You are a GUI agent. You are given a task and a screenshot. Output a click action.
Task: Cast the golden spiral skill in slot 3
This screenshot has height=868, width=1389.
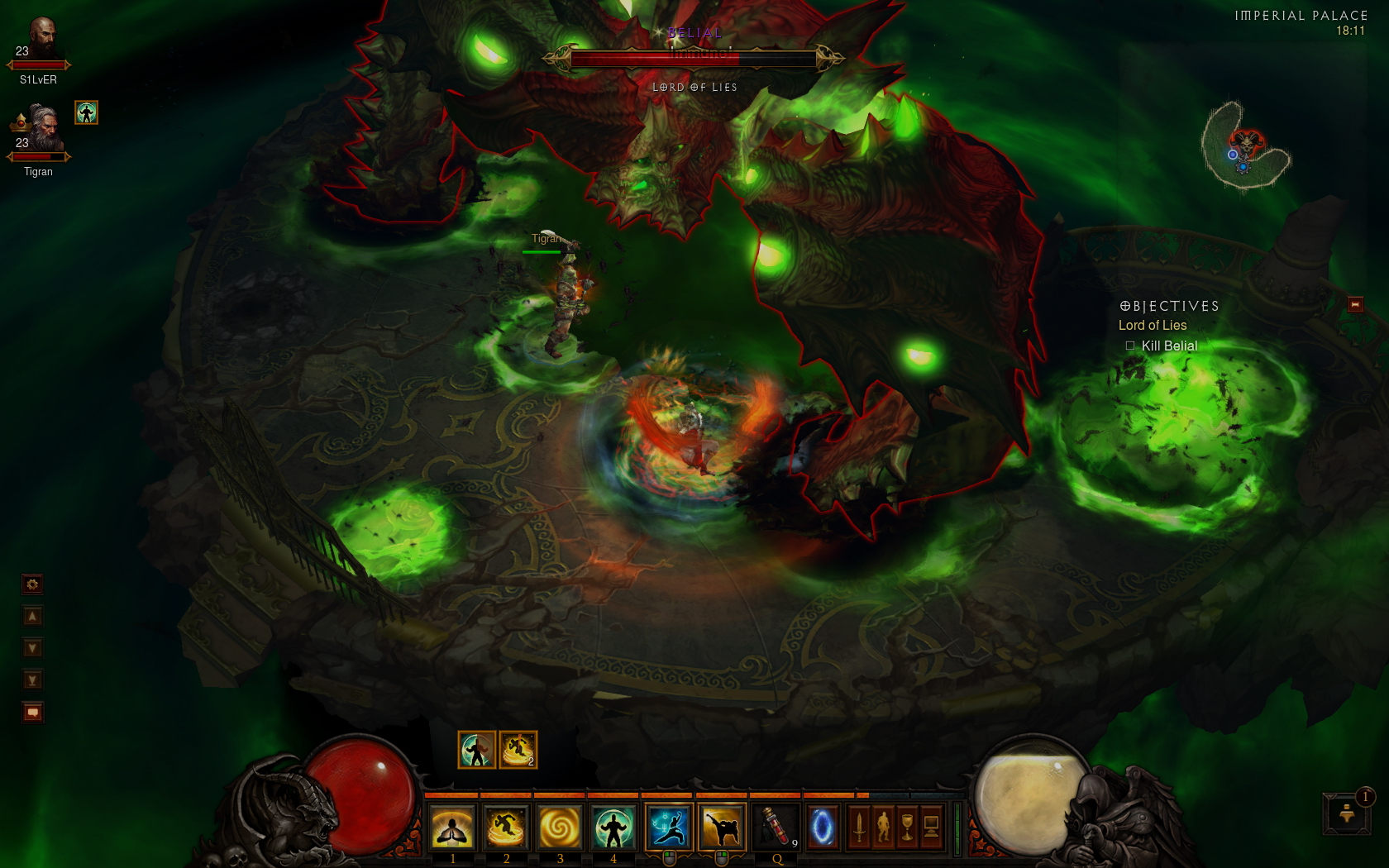560,827
